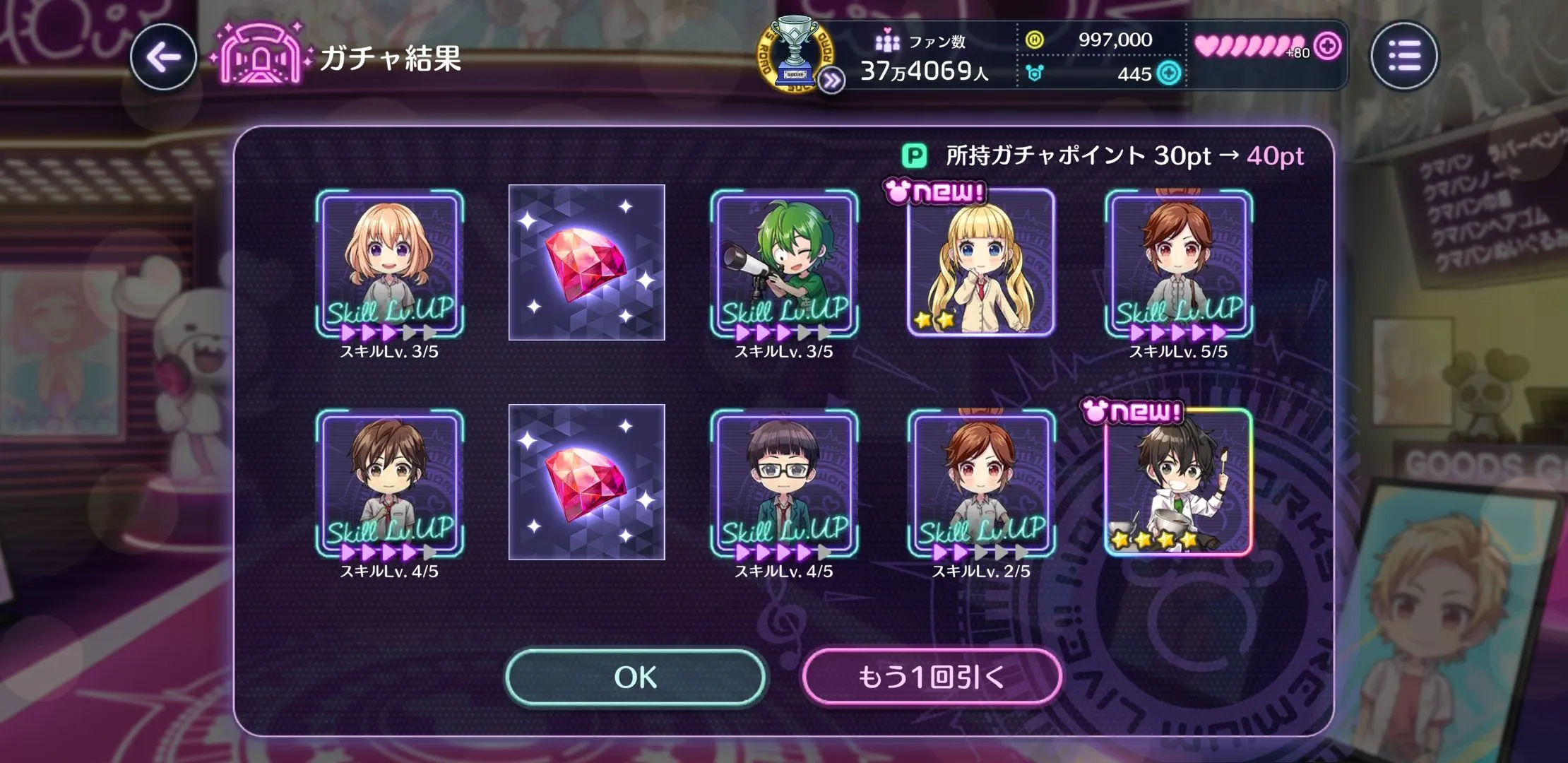
Task: Add hearts with the pink plus button
Action: [x=1328, y=46]
